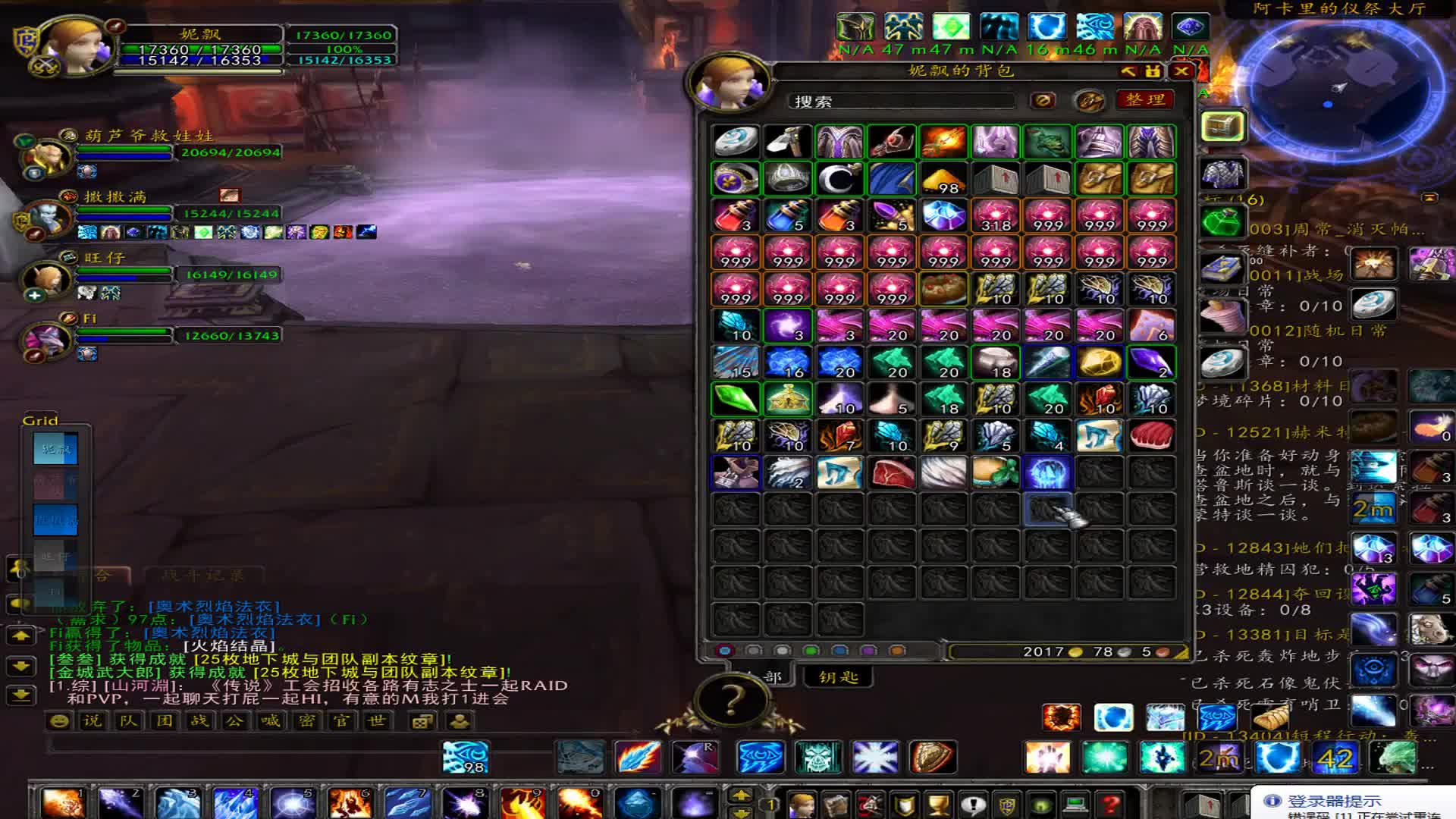
Task: Toggle the green quality filter dot in the bag
Action: pos(811,650)
